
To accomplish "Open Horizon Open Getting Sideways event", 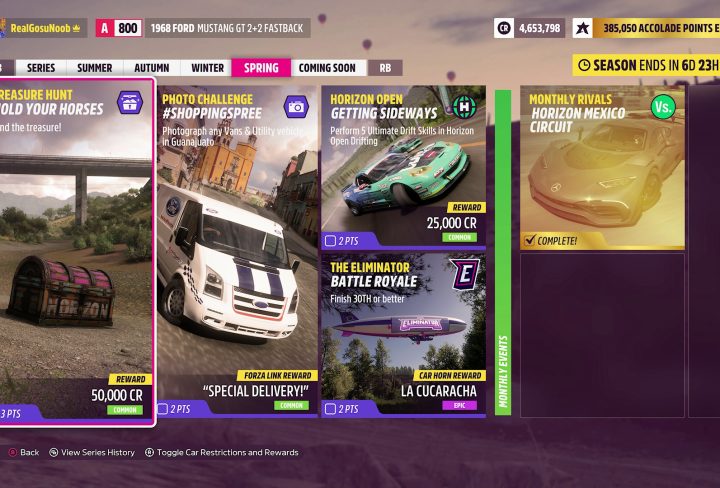I will (x=404, y=167).
